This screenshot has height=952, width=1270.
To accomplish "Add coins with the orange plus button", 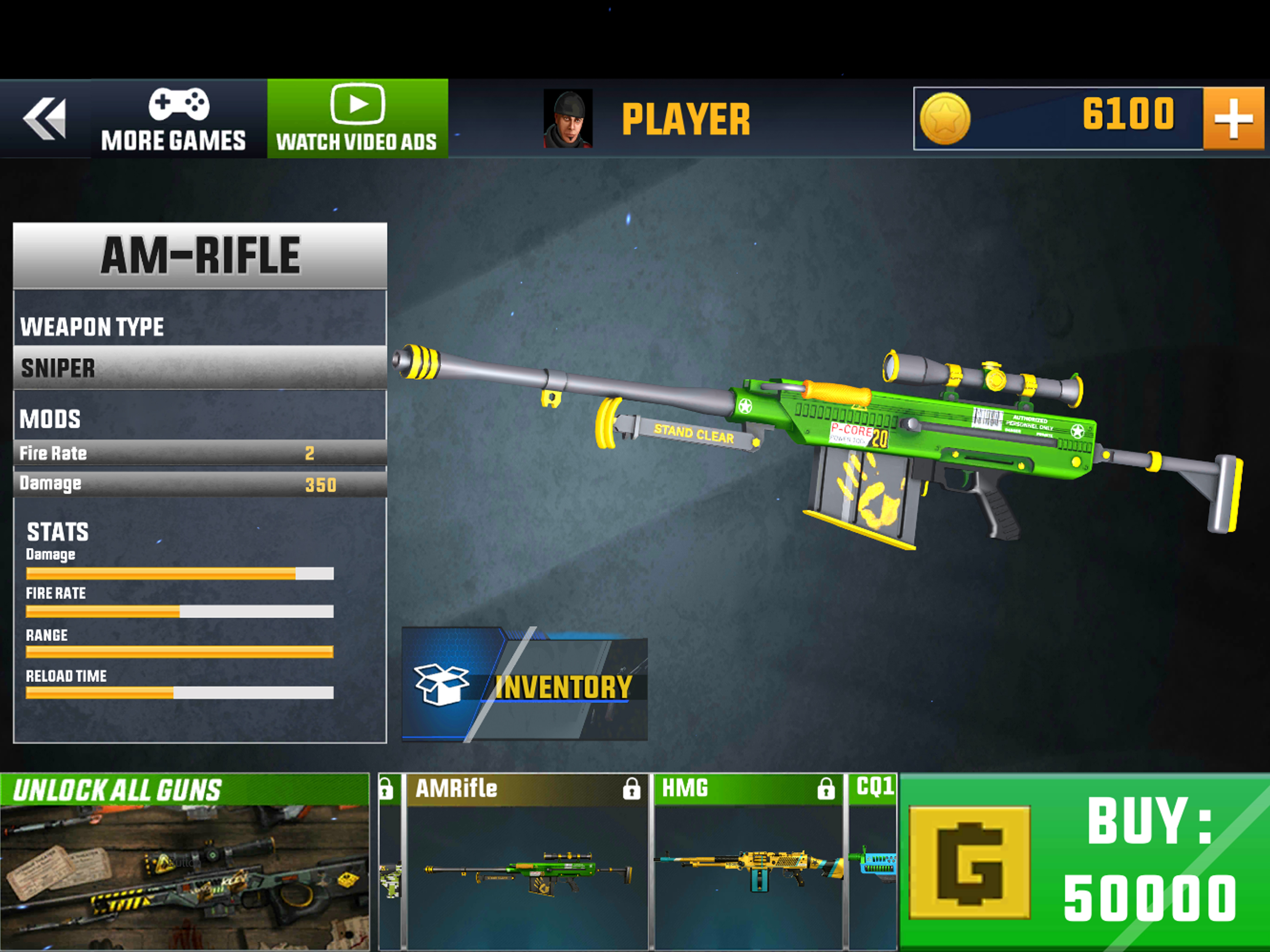I will pyautogui.click(x=1233, y=119).
